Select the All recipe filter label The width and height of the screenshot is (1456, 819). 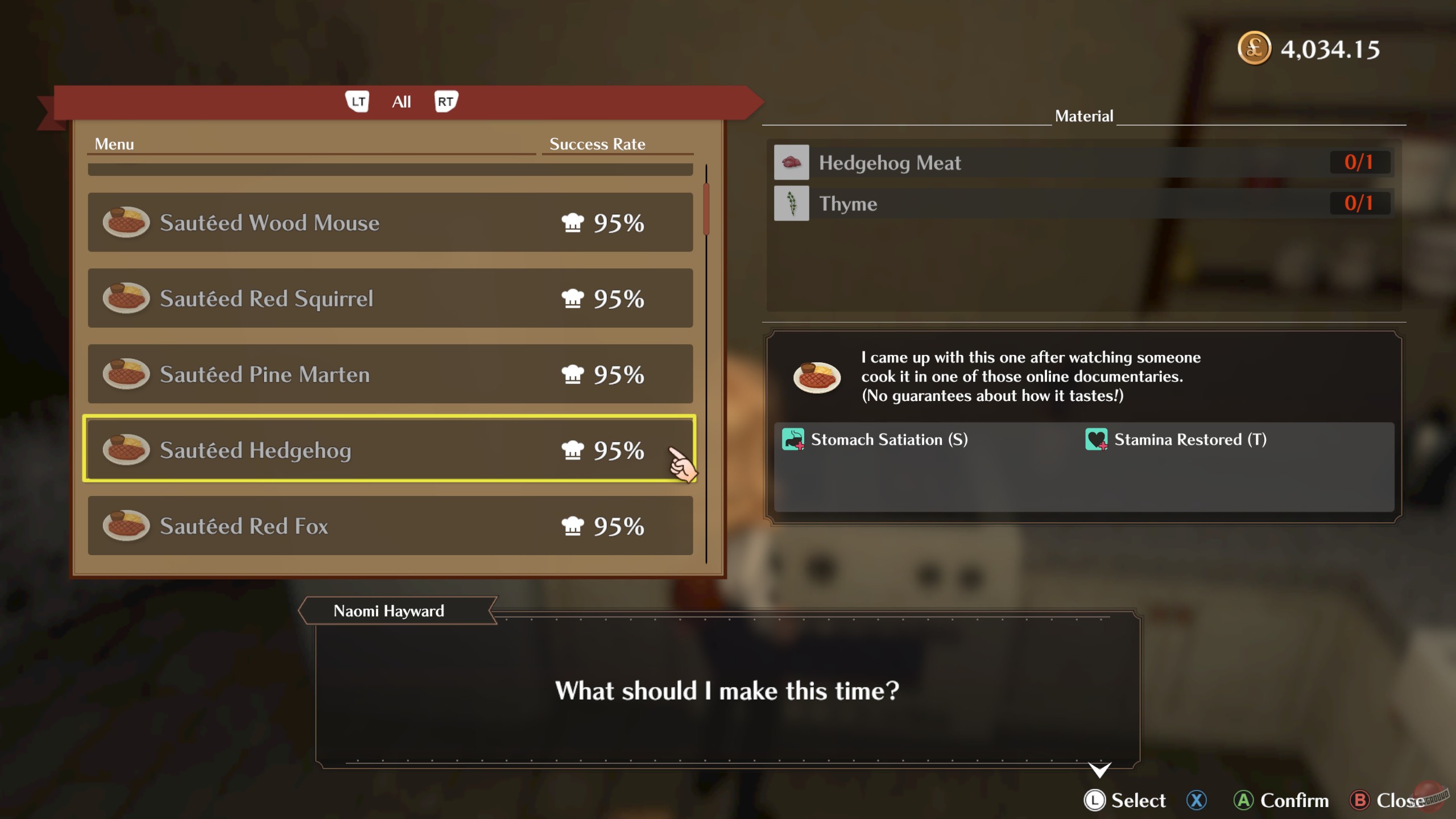(x=402, y=101)
